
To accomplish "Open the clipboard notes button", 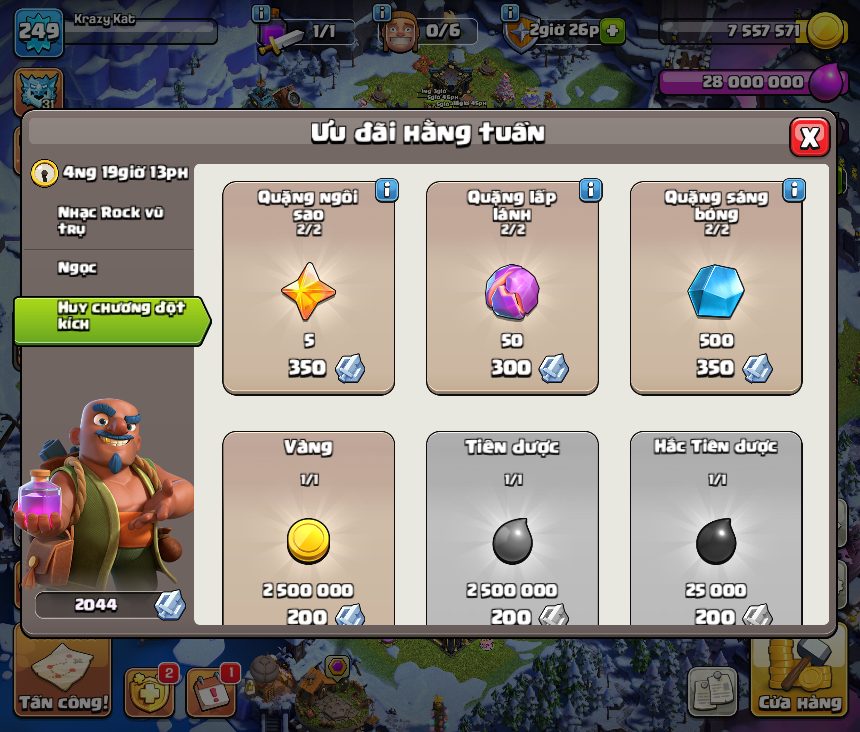I will [712, 690].
